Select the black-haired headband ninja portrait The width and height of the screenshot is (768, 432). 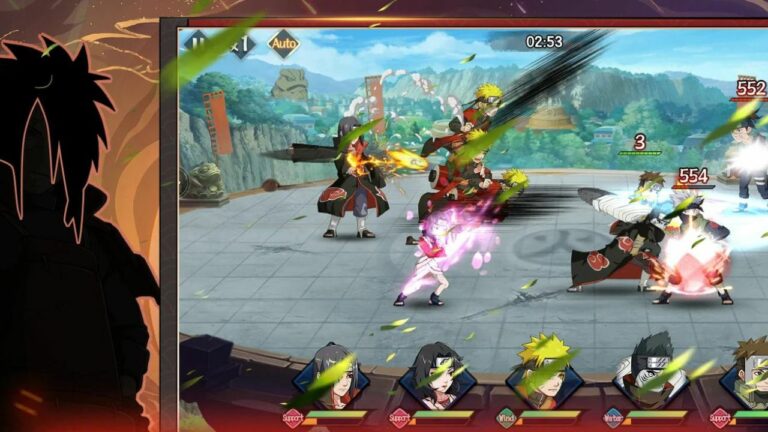click(438, 376)
